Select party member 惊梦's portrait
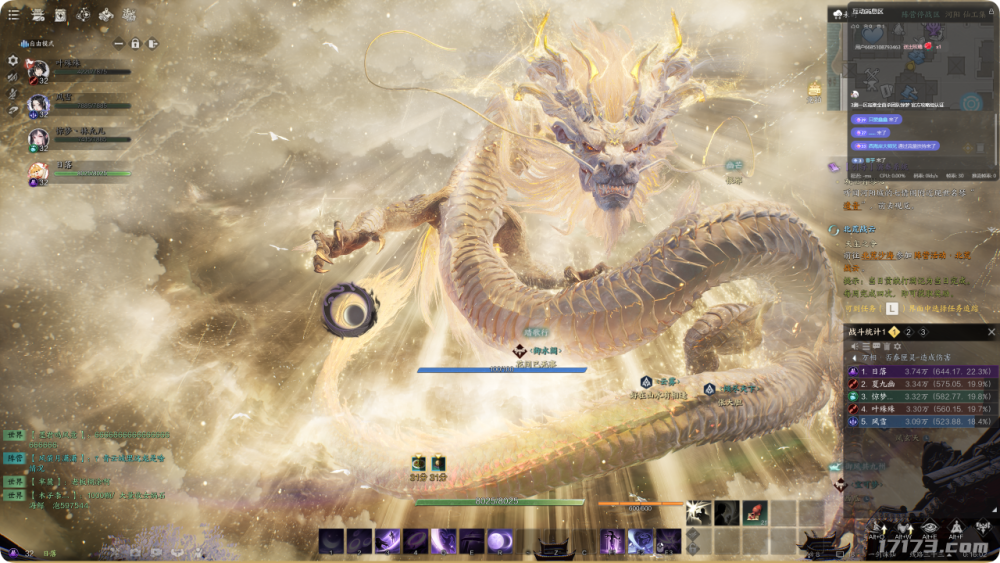Screen dimensions: 1000x563 pyautogui.click(x=38, y=139)
